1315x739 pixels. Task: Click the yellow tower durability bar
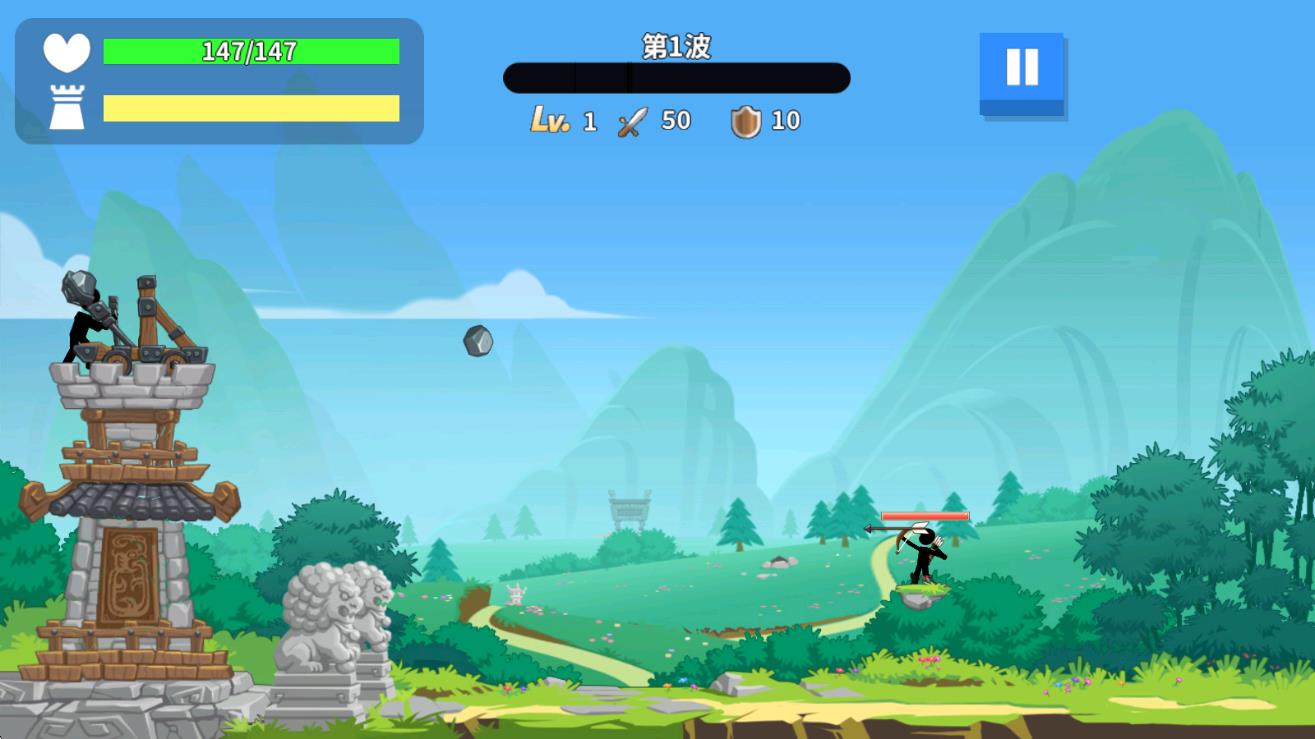tap(249, 107)
